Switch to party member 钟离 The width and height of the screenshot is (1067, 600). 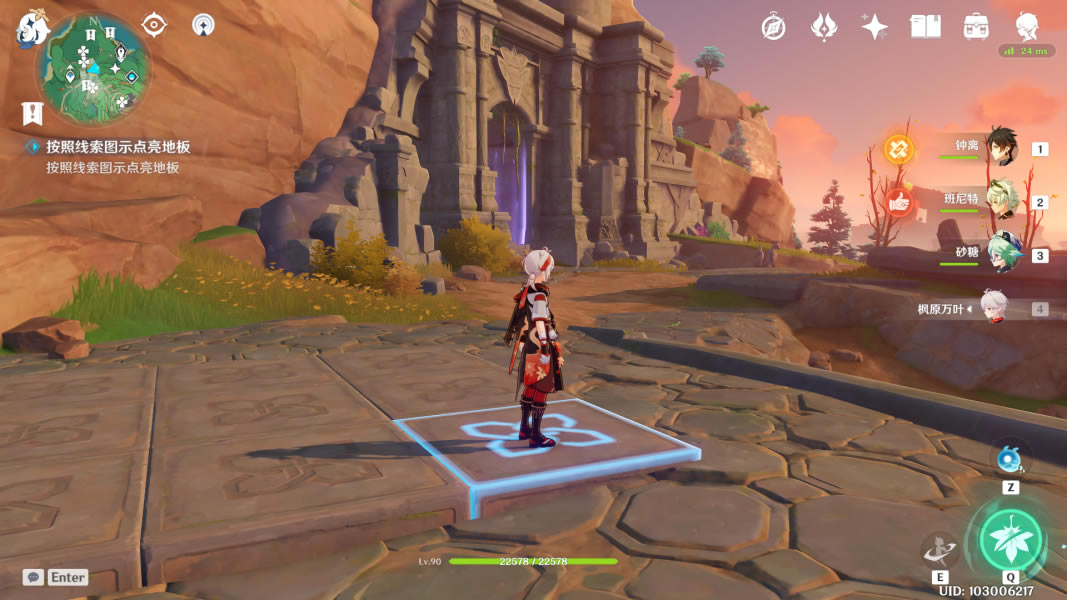(x=1000, y=148)
